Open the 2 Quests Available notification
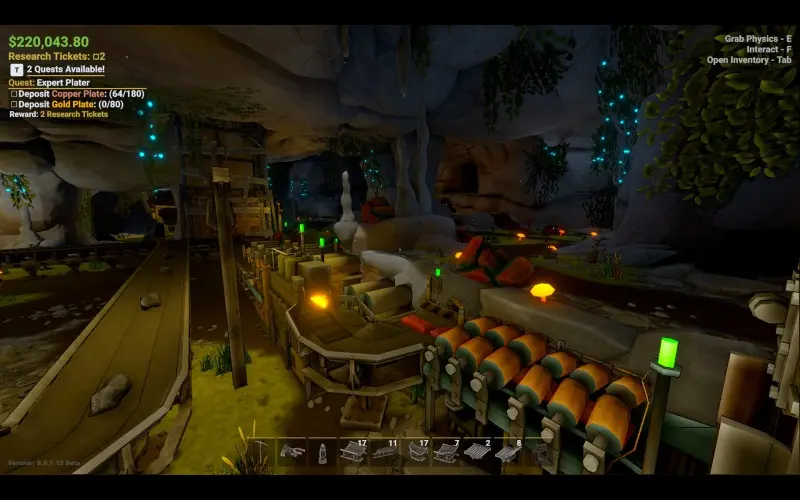 60,70
